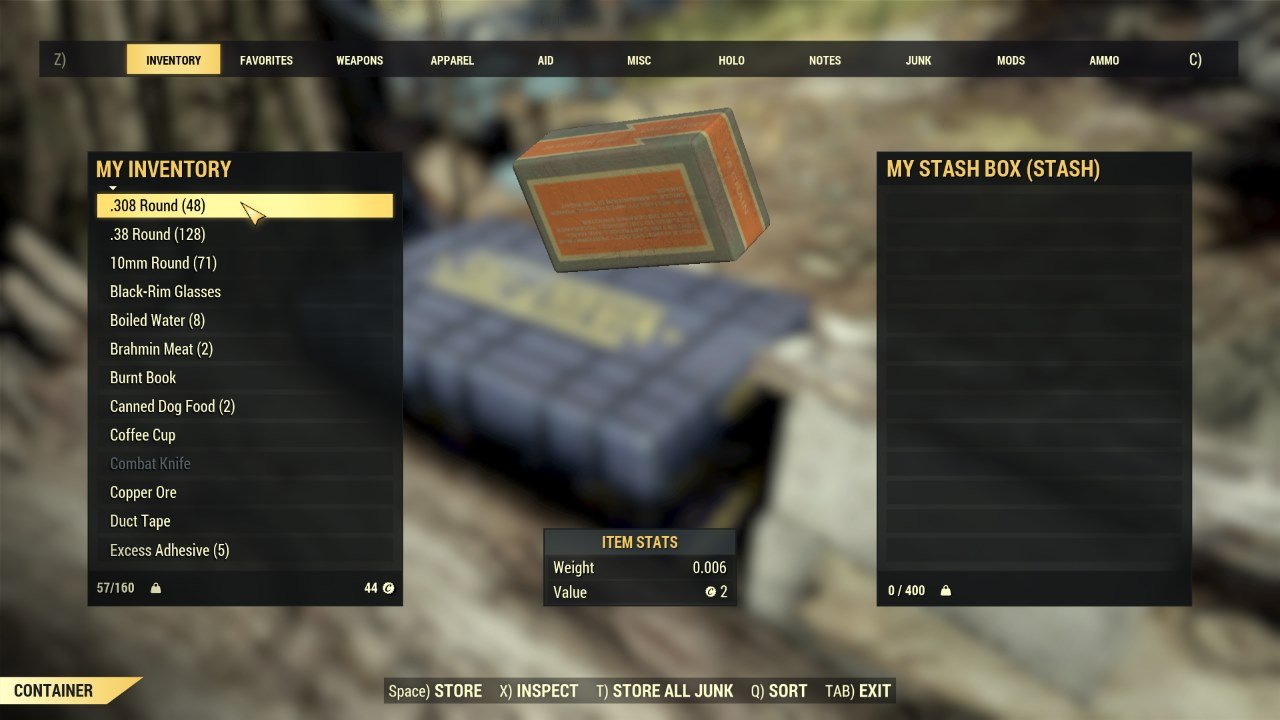Click the CONTAINER banner in the bottom left
Image resolution: width=1280 pixels, height=720 pixels.
coord(55,690)
